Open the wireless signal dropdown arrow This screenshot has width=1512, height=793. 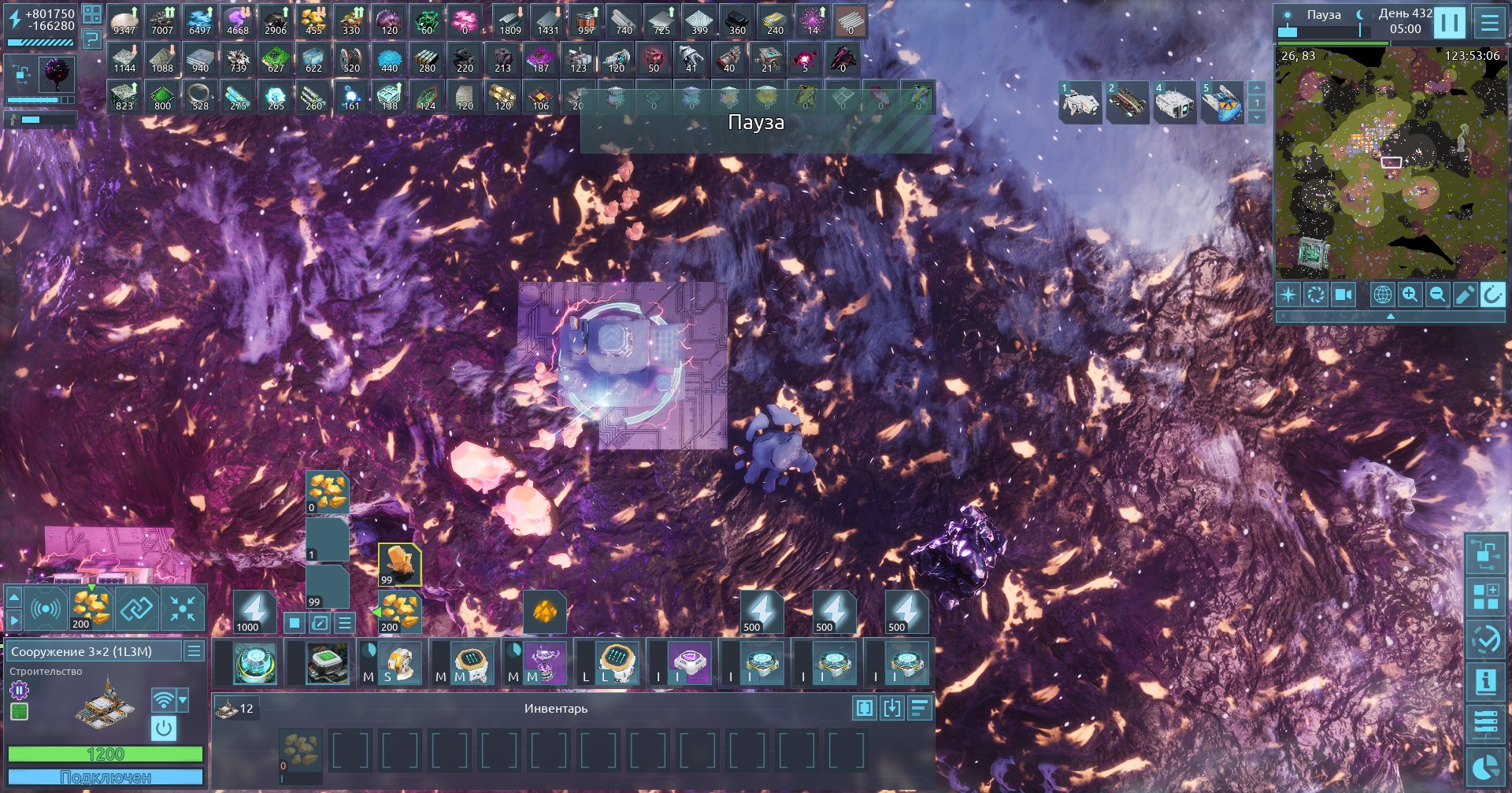[x=183, y=699]
